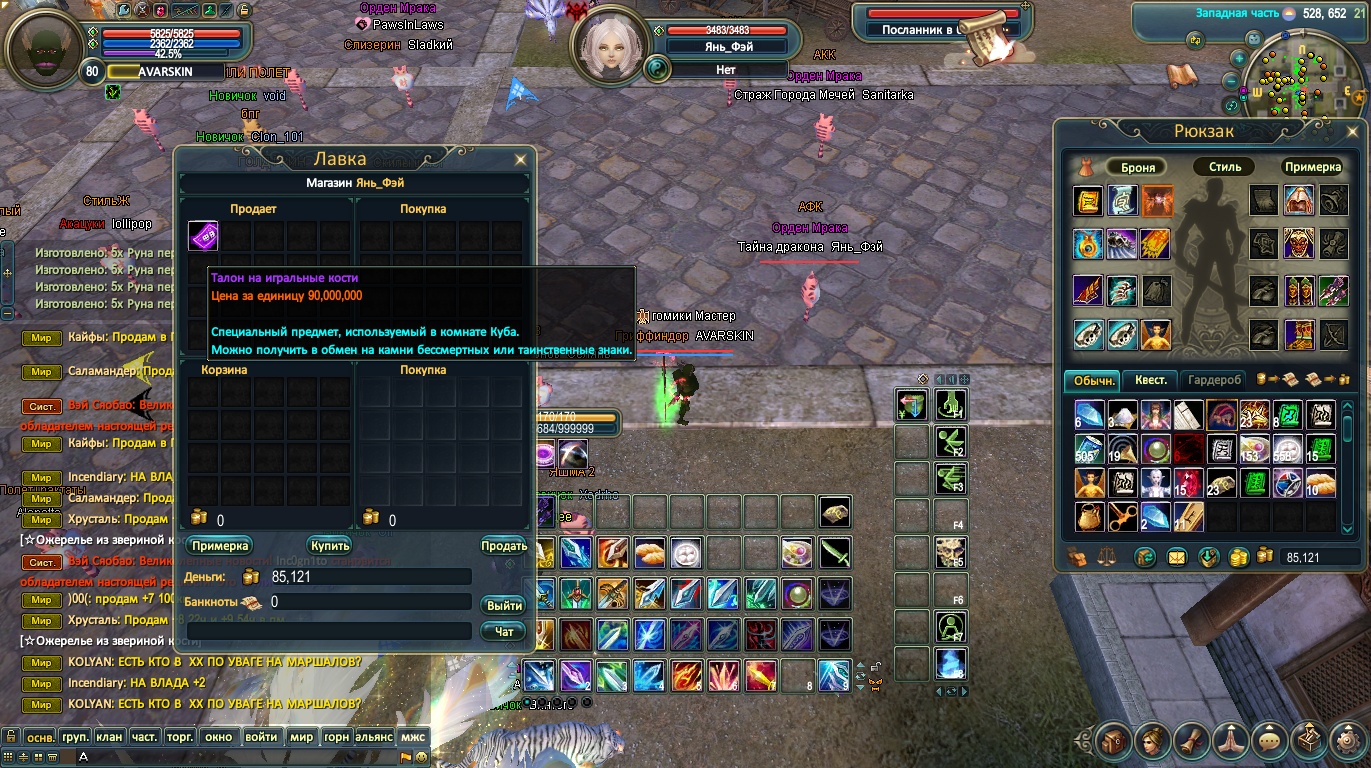Viewport: 1371px width, 768px height.
Task: Open the Гардероб inventory tab
Action: [1216, 380]
